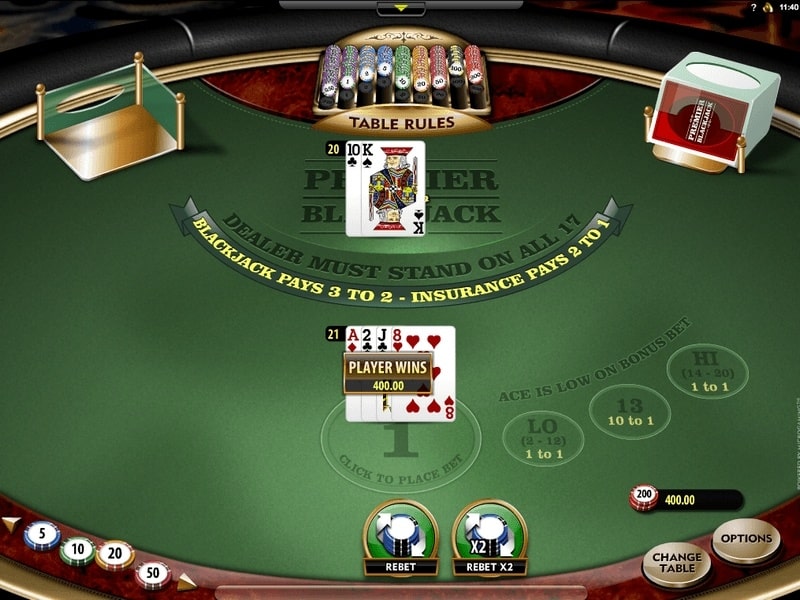Viewport: 800px width, 600px height.
Task: Place a bonus bet on 13
Action: coord(628,410)
